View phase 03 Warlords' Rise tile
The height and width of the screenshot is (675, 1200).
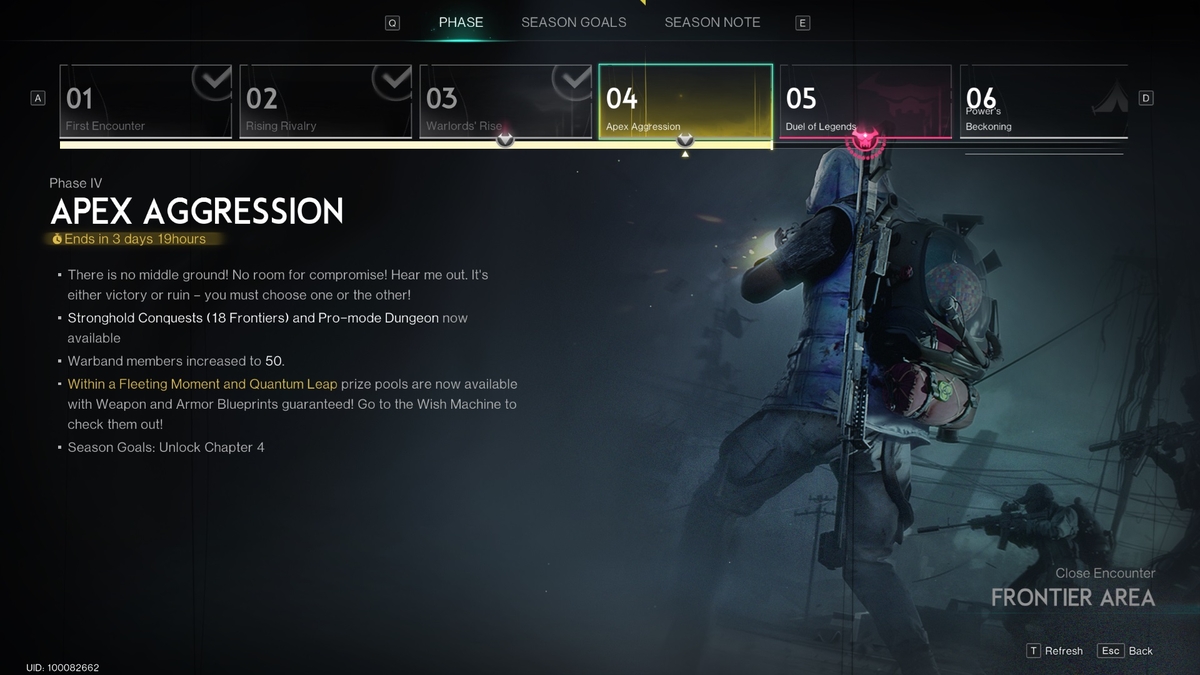(506, 101)
